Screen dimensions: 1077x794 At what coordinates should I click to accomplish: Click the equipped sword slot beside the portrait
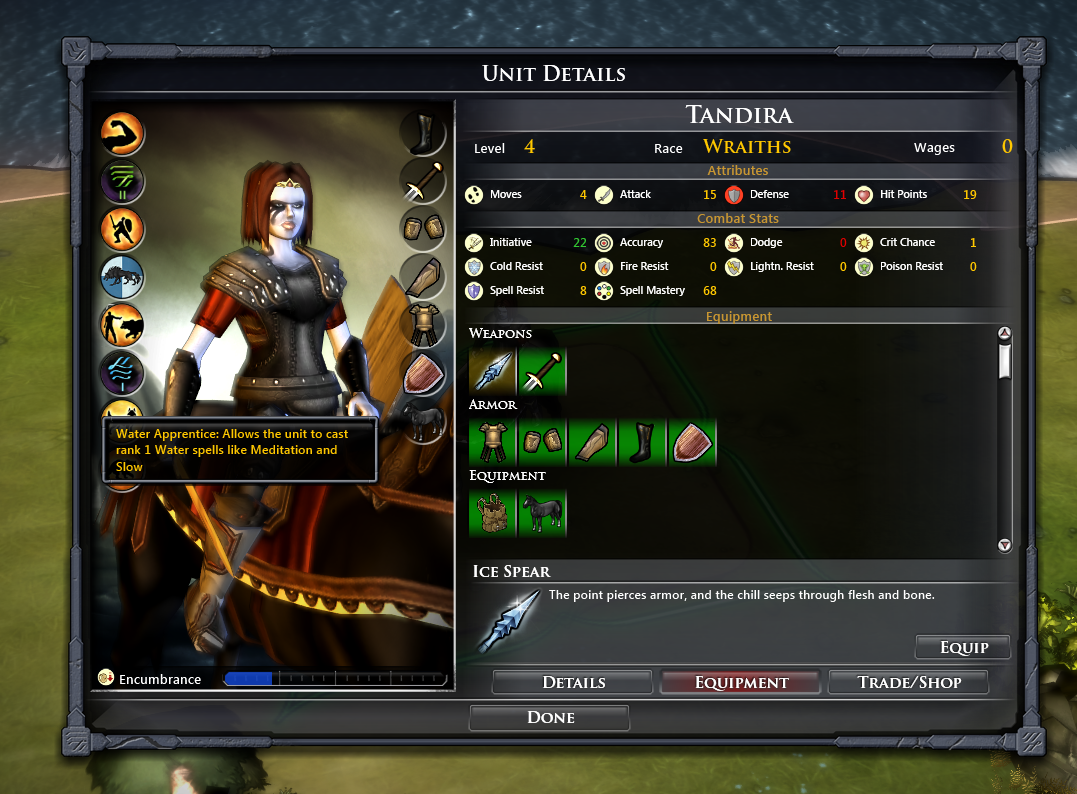(422, 180)
